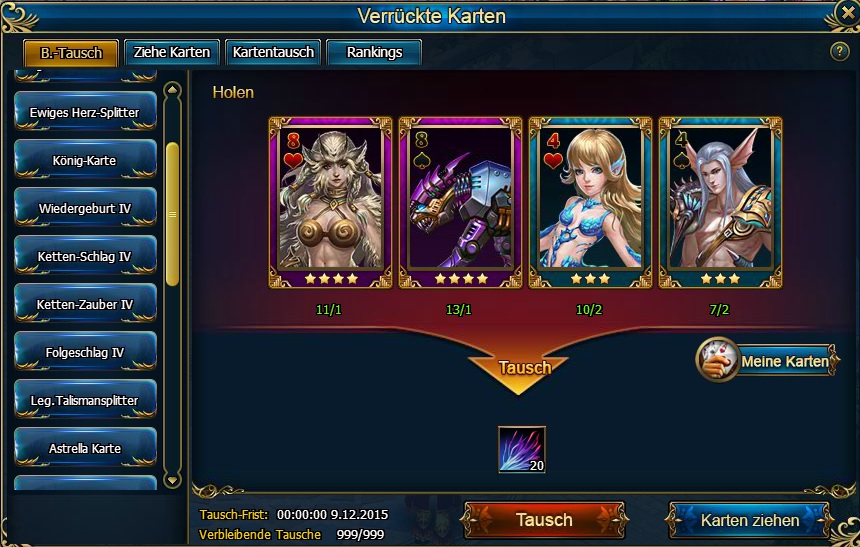860x547 pixels.
Task: Click the red Tausch button
Action: (x=544, y=520)
